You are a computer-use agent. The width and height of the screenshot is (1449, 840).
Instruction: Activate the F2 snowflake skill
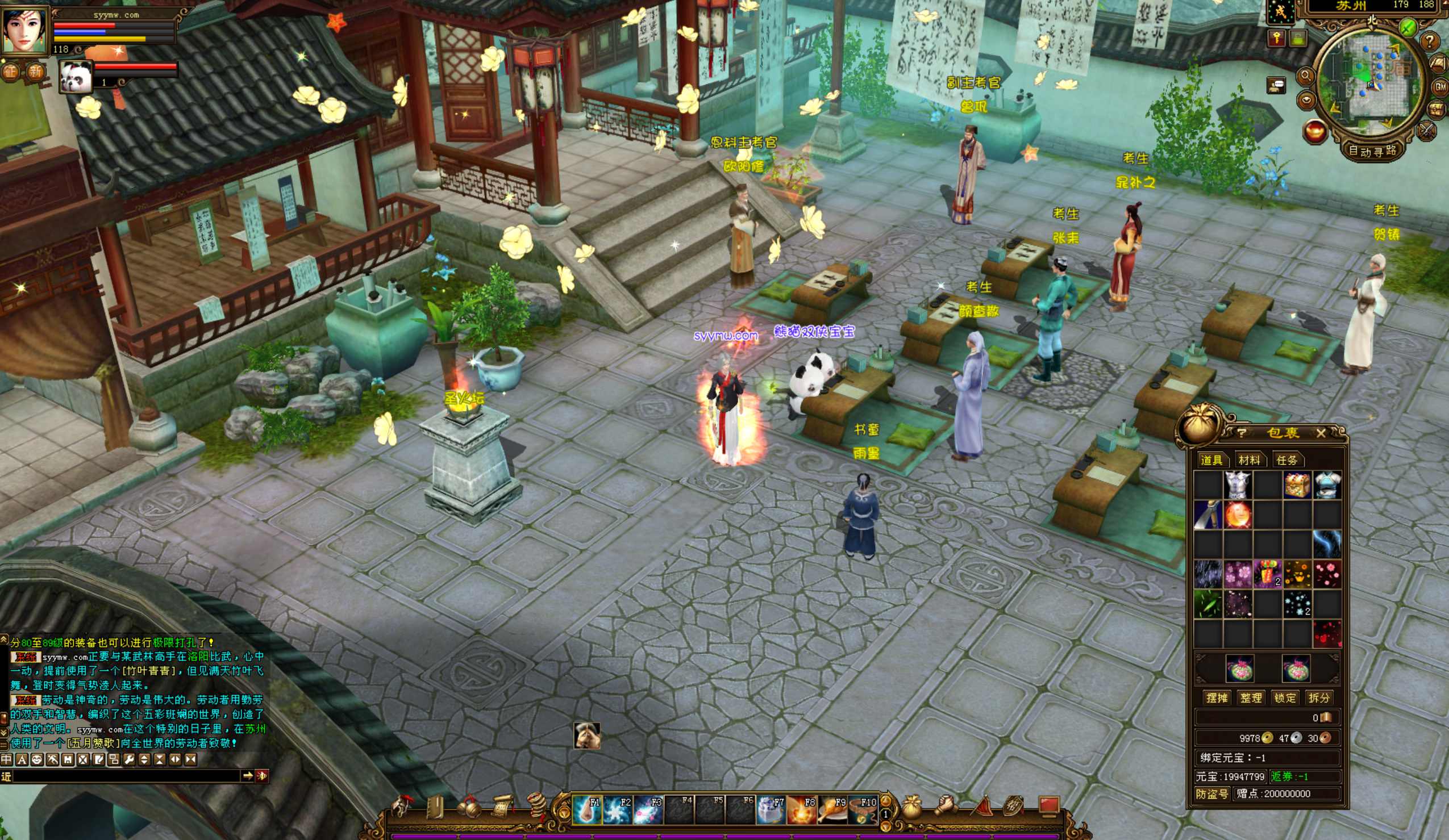[617, 809]
